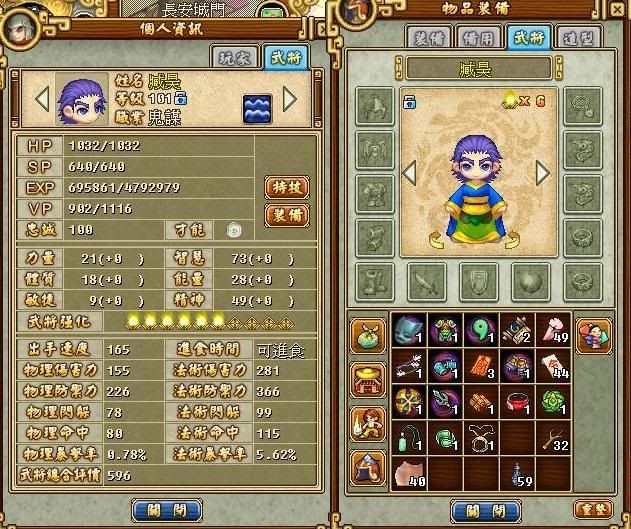Open the 特技 skills button
Viewport: 631px width, 529px height.
click(x=286, y=186)
